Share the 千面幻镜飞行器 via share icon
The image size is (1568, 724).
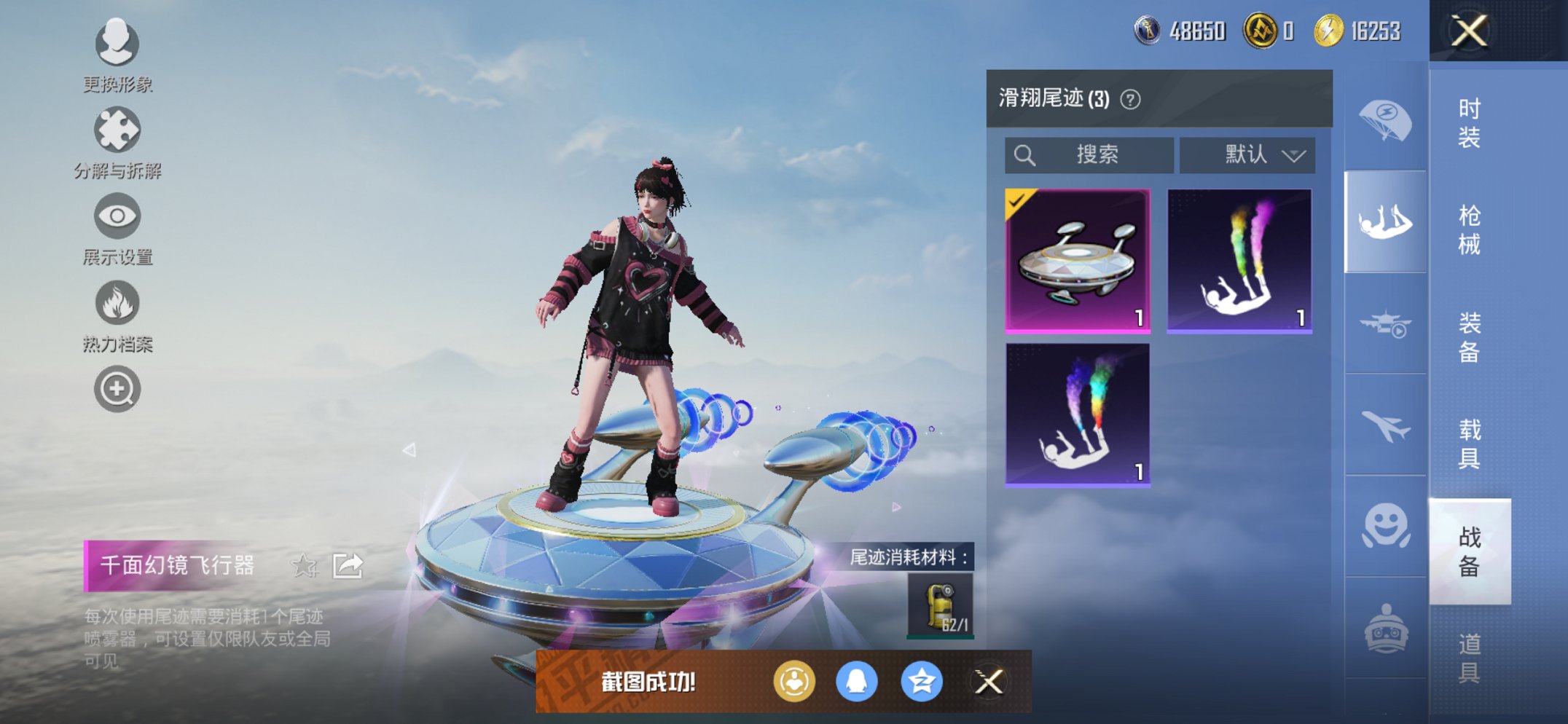tap(348, 564)
